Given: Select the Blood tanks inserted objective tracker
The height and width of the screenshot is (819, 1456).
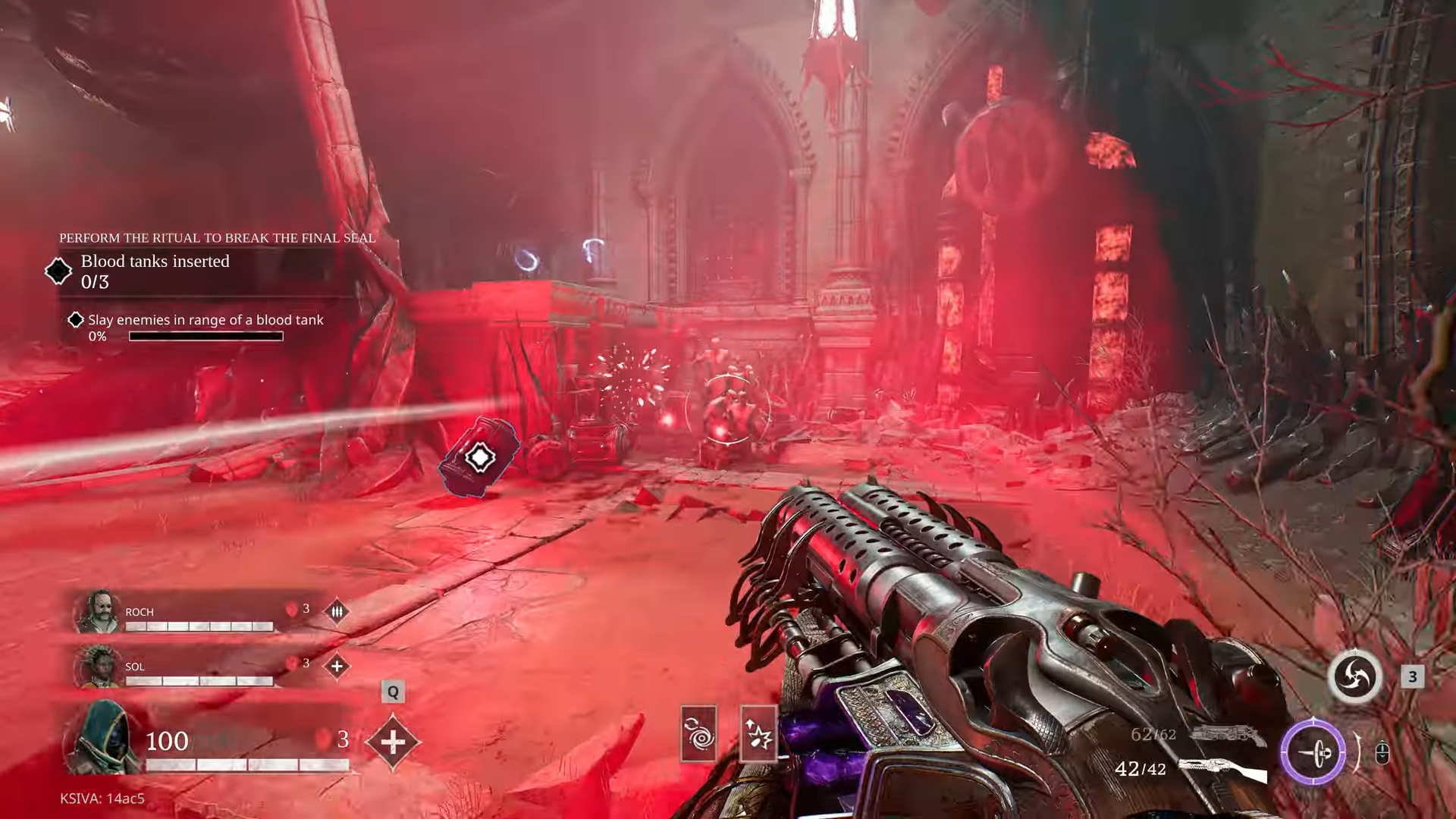Looking at the screenshot, I should click(x=155, y=271).
